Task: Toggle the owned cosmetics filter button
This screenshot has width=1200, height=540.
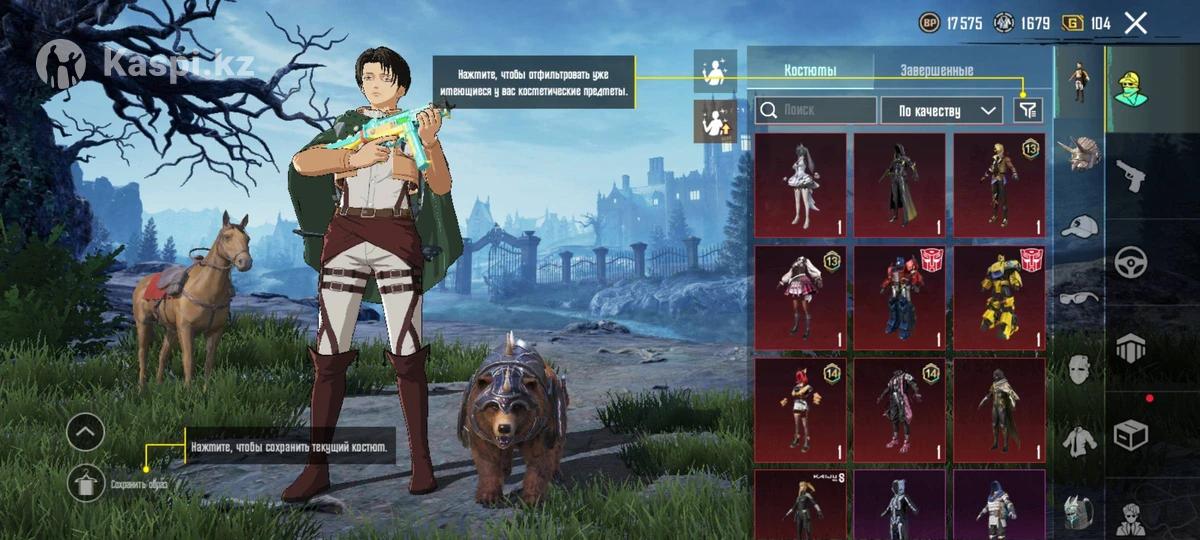Action: [x=1027, y=110]
